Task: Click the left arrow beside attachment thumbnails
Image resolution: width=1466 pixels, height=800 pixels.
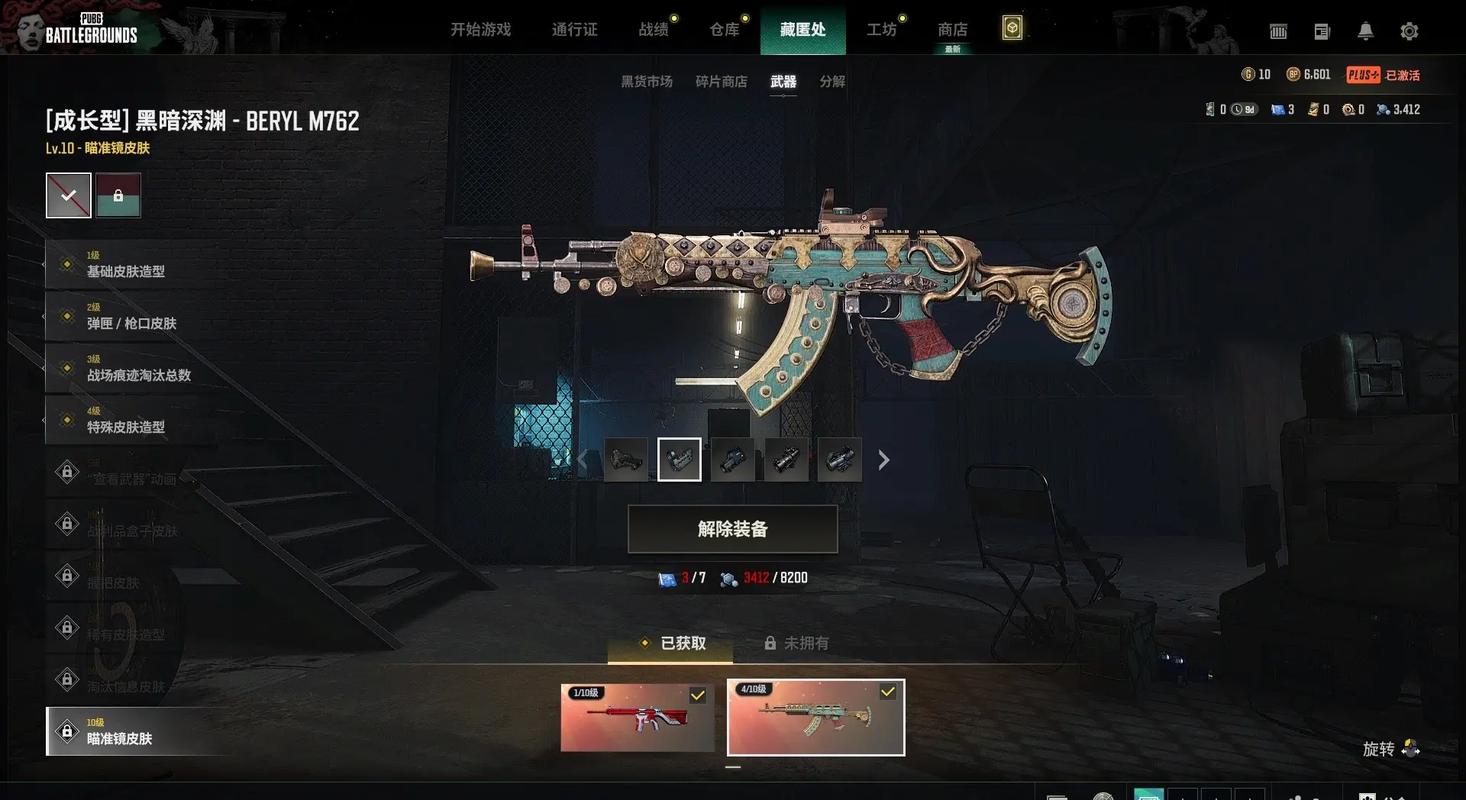Action: pyautogui.click(x=583, y=459)
